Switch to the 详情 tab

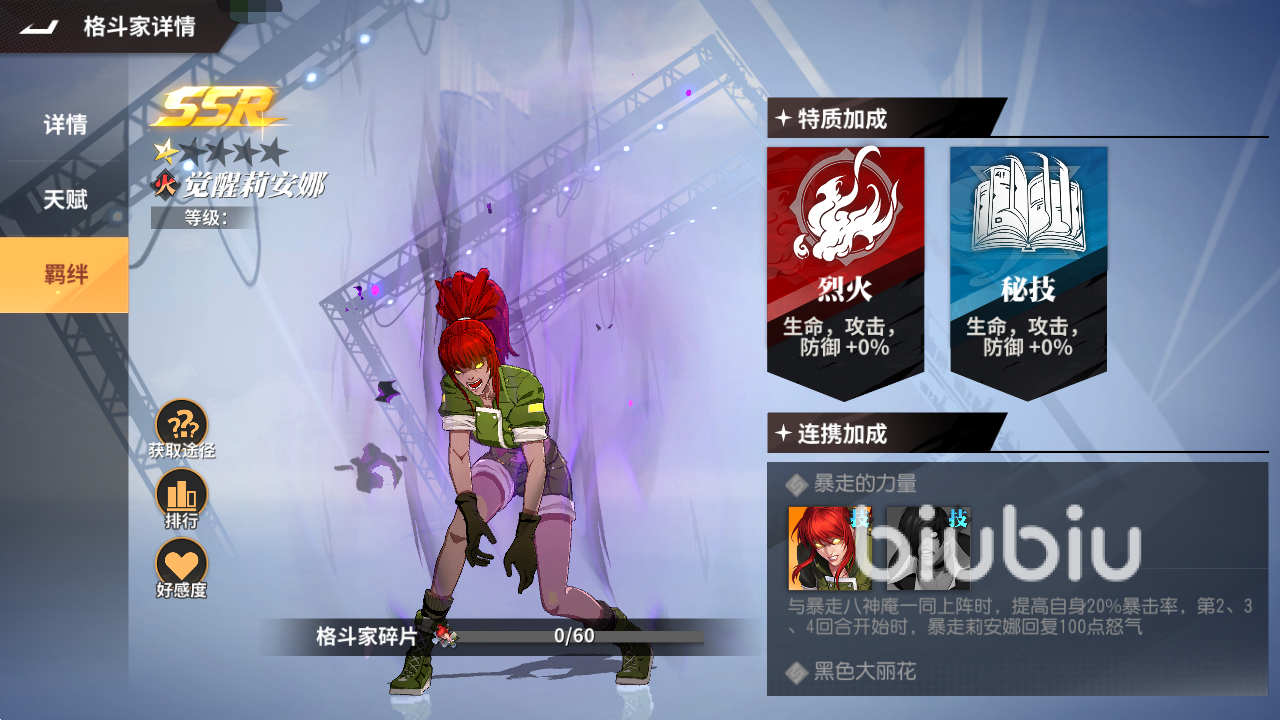(64, 124)
